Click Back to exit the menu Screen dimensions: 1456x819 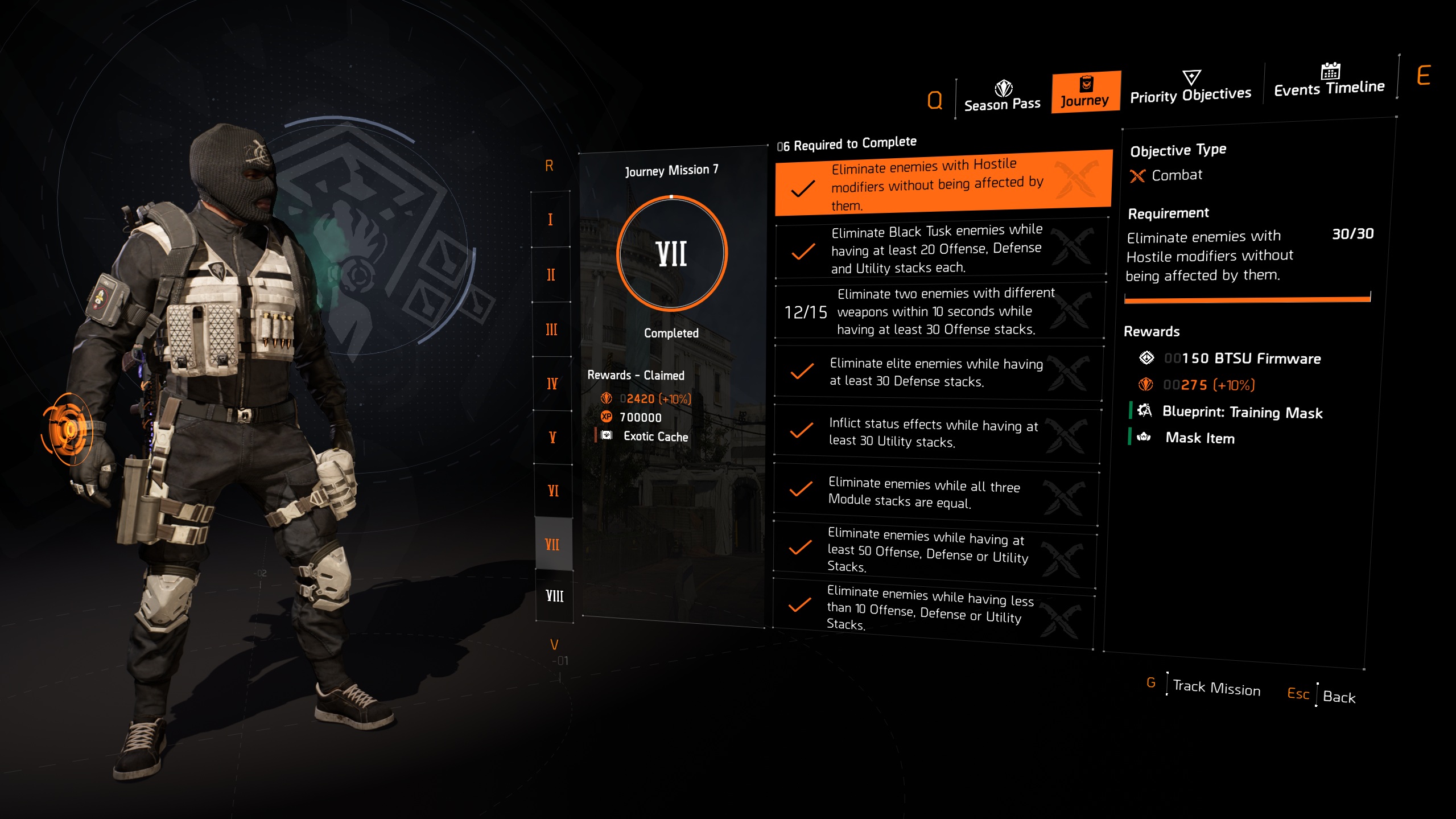[1340, 697]
